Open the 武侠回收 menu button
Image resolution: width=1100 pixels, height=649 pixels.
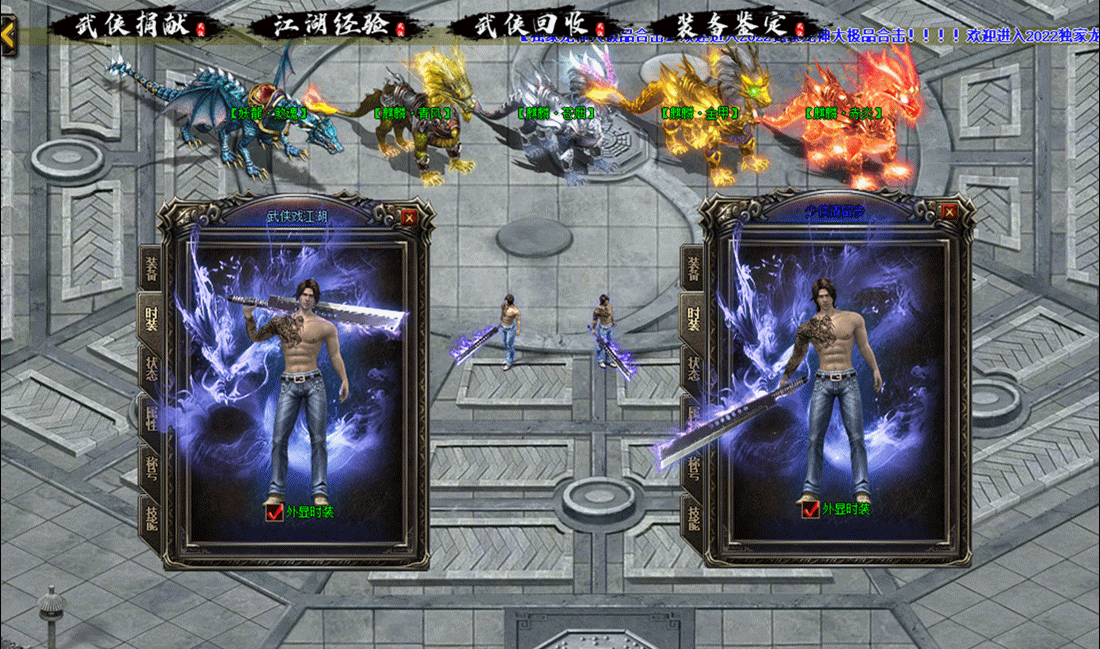[x=528, y=26]
